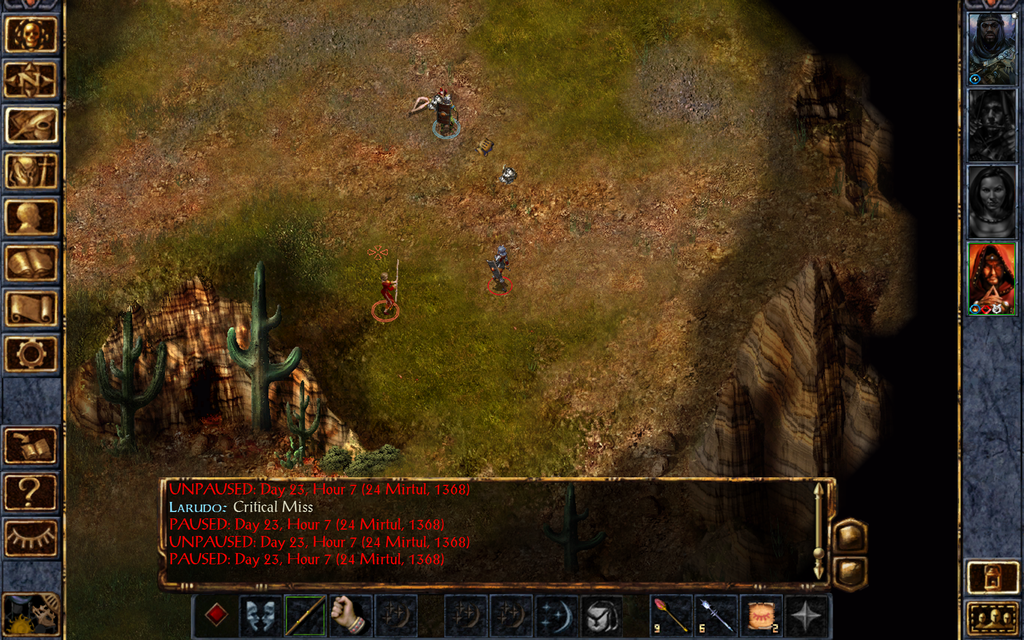Select all party members button

pos(991,619)
